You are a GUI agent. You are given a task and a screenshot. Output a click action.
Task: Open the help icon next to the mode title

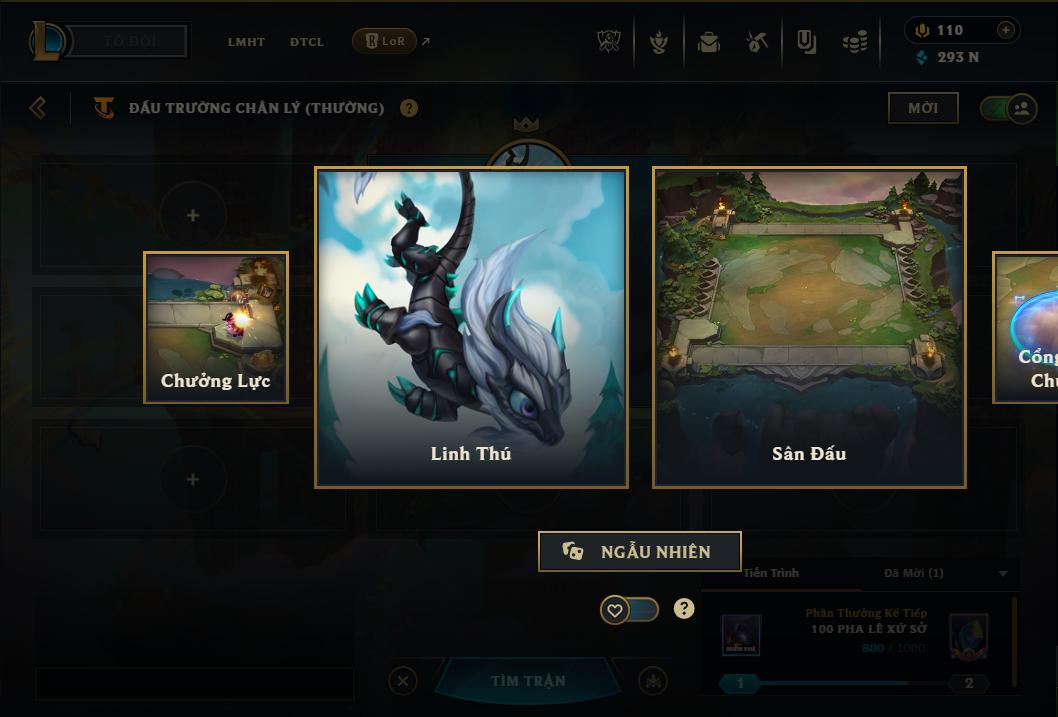[409, 108]
